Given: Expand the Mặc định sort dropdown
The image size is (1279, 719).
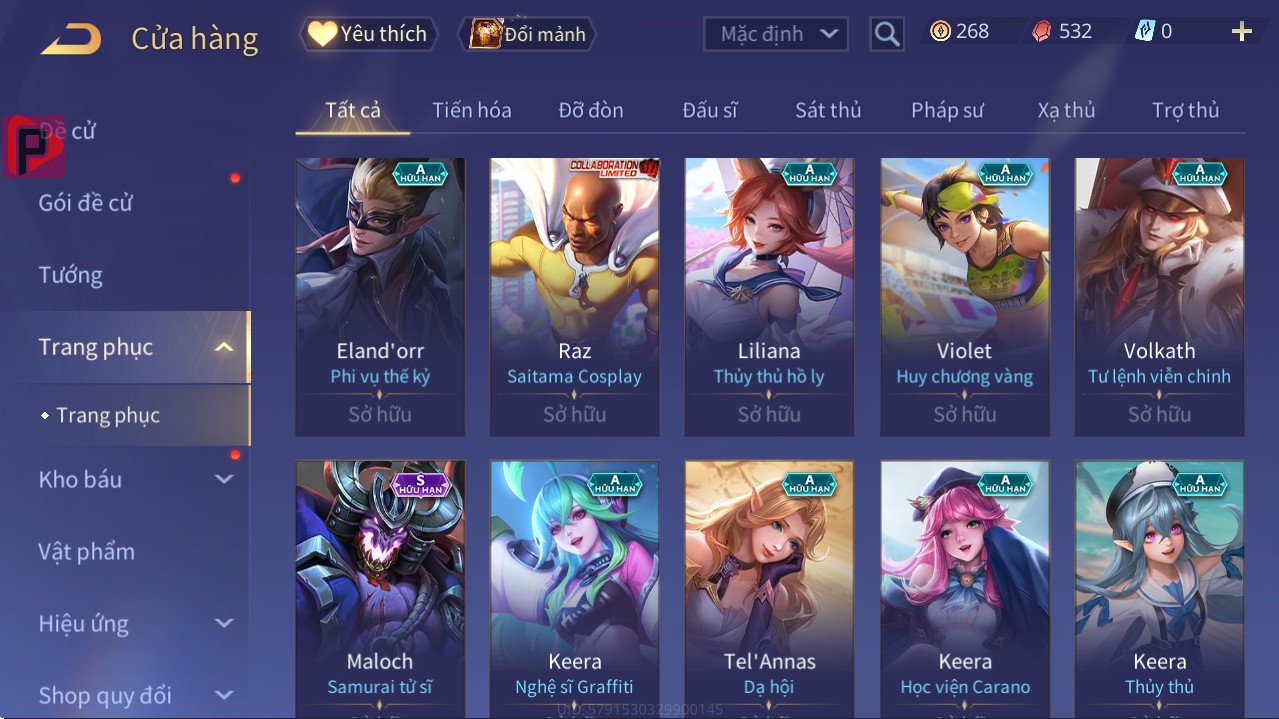Looking at the screenshot, I should click(x=776, y=34).
